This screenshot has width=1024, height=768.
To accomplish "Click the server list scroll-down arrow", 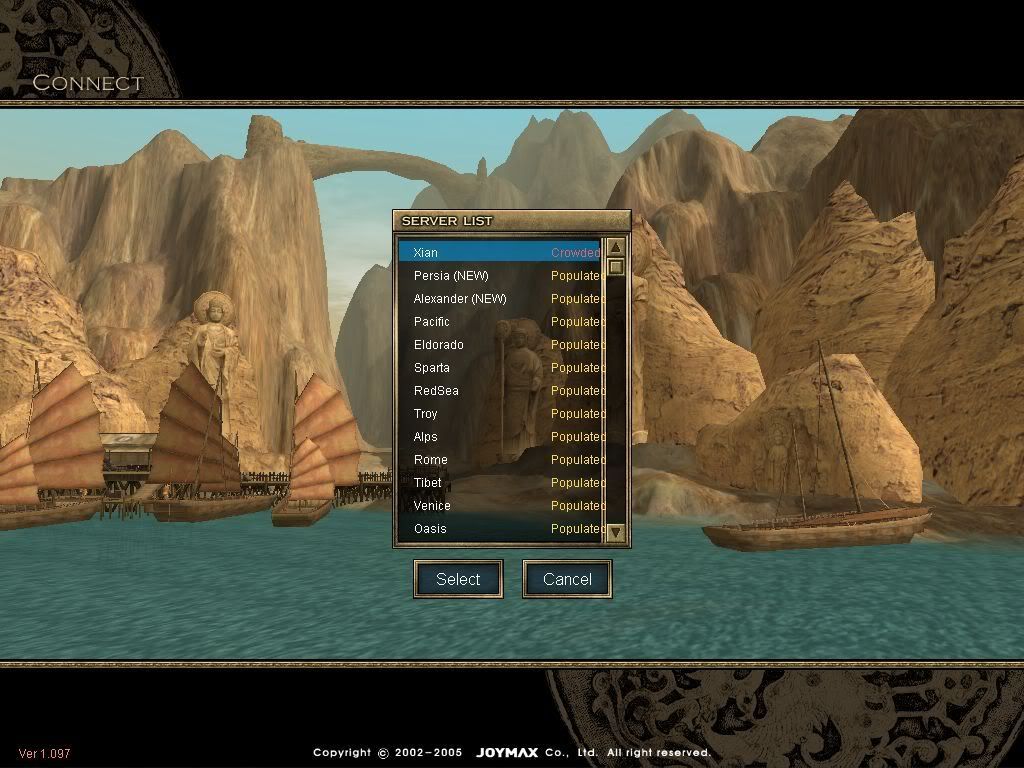I will (x=616, y=533).
